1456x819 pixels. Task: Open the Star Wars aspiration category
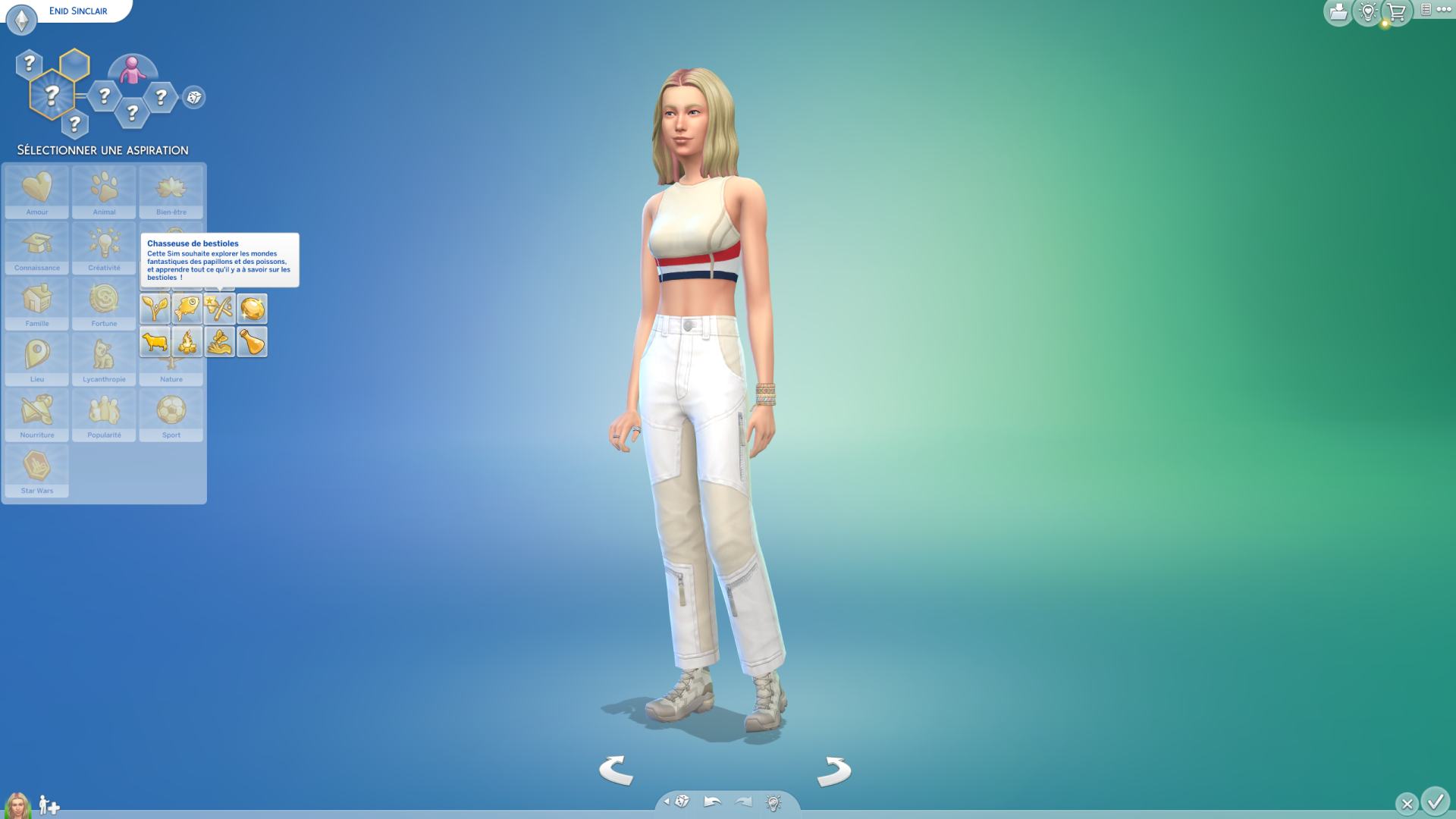click(36, 470)
